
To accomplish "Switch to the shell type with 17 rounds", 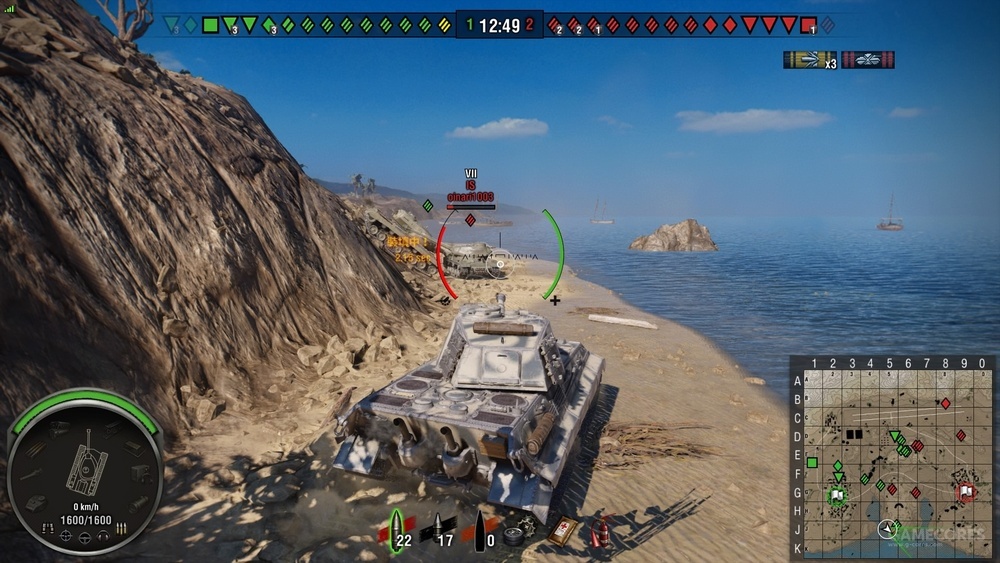I will click(438, 528).
